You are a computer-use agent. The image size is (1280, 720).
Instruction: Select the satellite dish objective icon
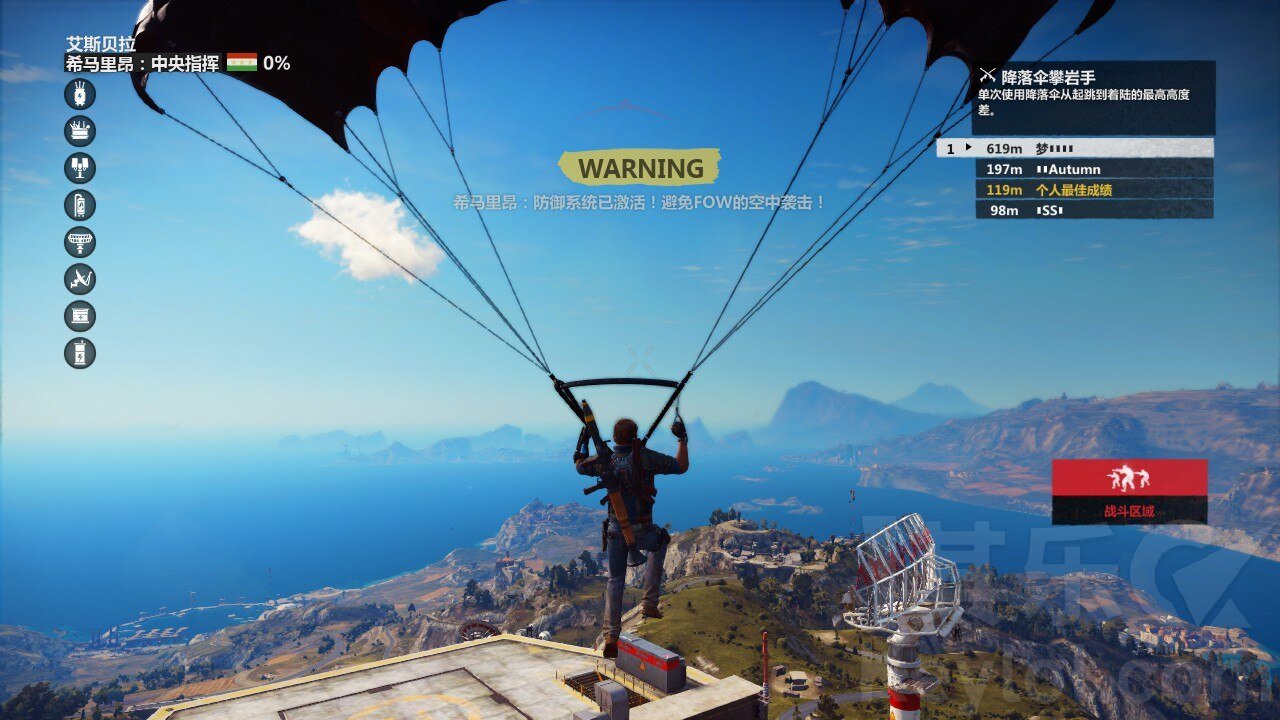pyautogui.click(x=80, y=279)
